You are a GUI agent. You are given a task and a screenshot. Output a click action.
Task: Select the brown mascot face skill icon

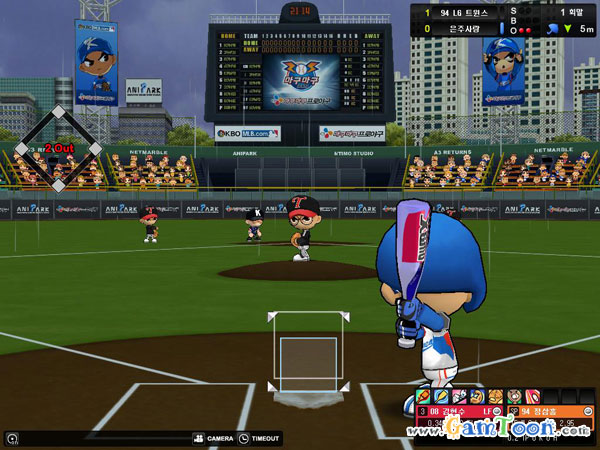pyautogui.click(x=513, y=396)
